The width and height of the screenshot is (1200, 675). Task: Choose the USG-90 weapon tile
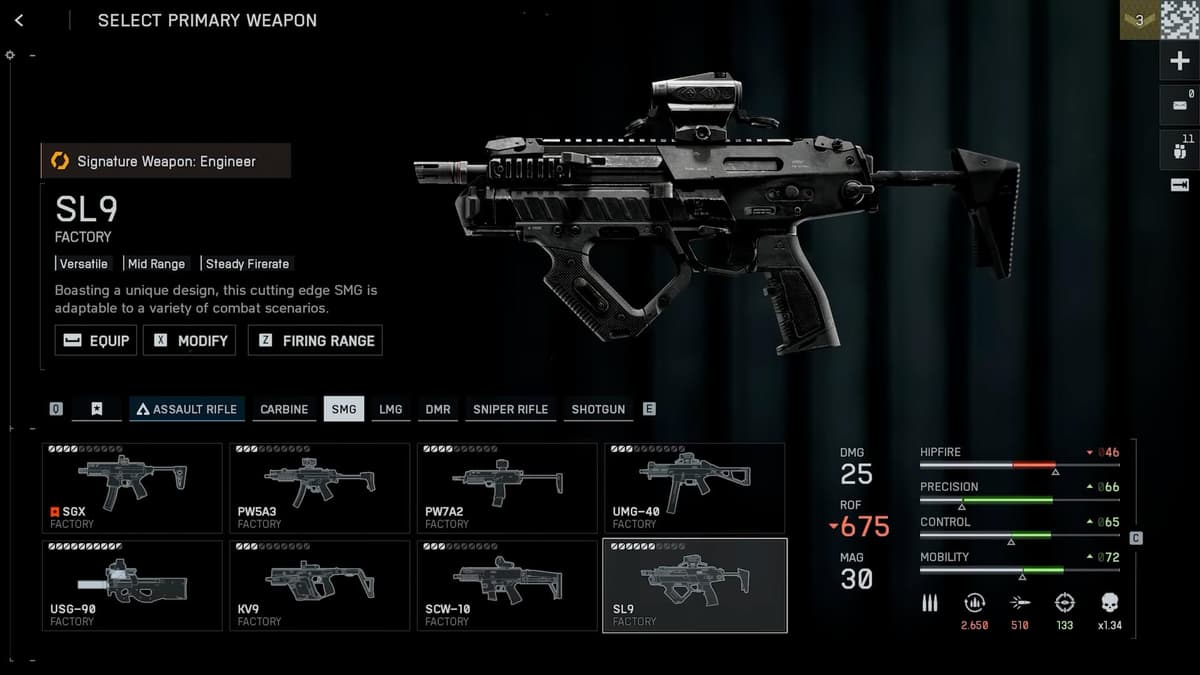[x=132, y=585]
